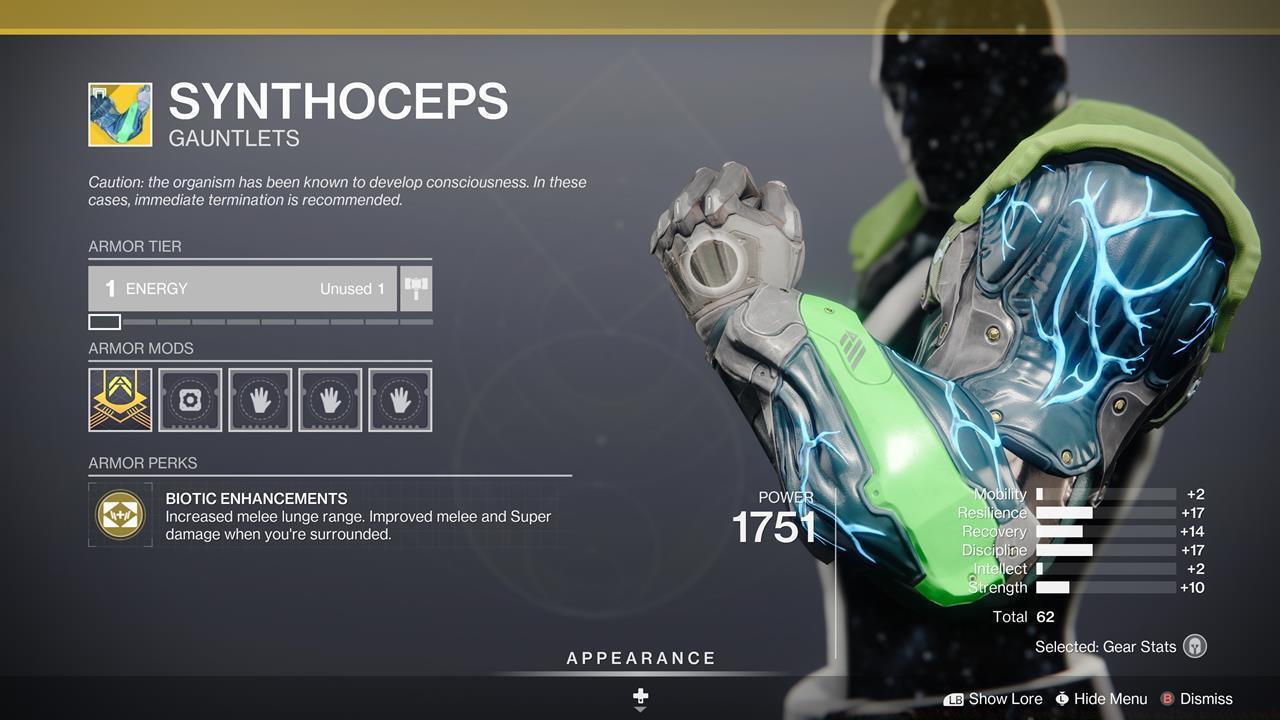The height and width of the screenshot is (720, 1280).
Task: Inspect the Biotic Enhancements perk icon
Action: click(120, 515)
